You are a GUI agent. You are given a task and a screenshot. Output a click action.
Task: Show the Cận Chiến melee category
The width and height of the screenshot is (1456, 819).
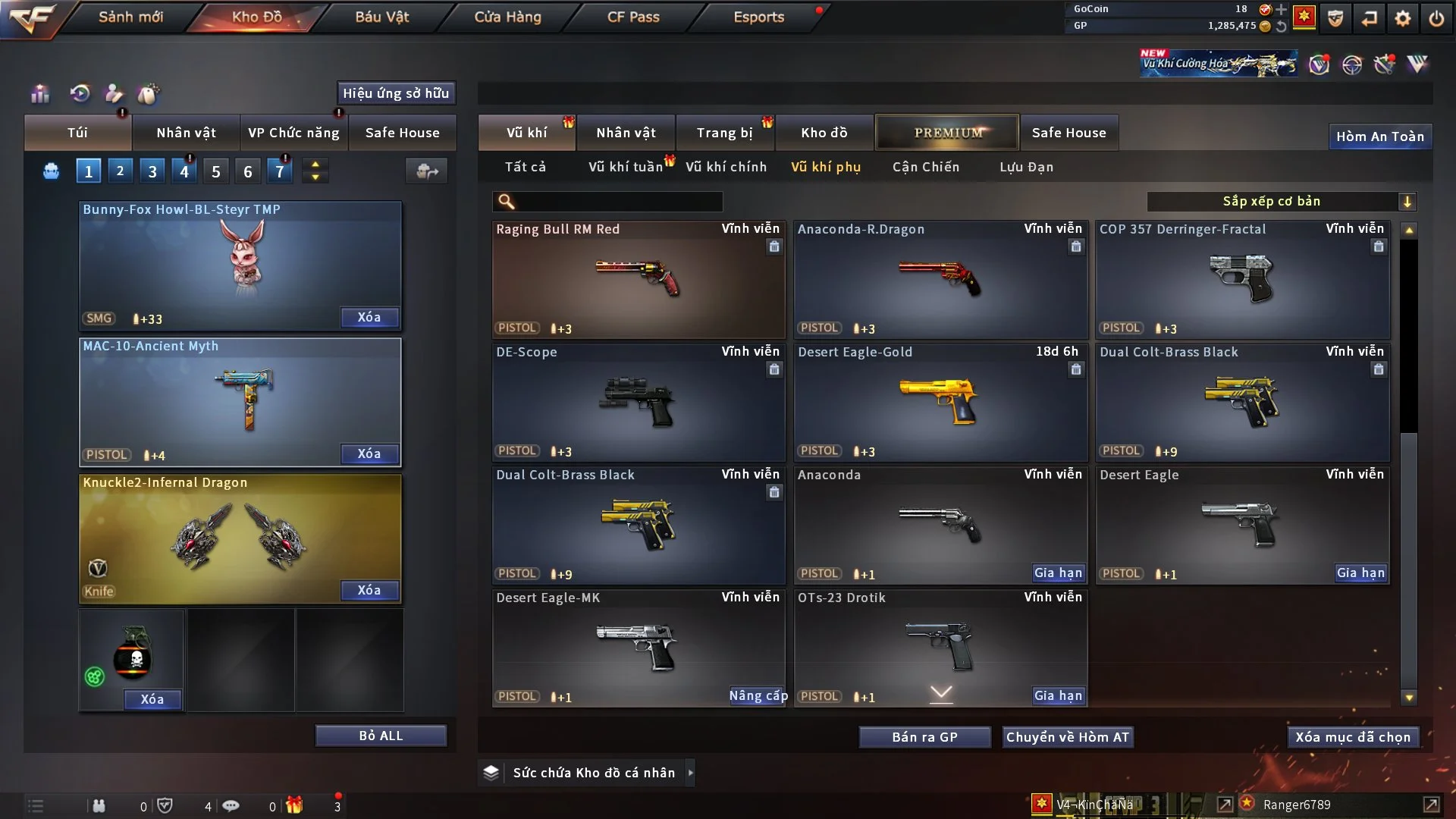[926, 167]
